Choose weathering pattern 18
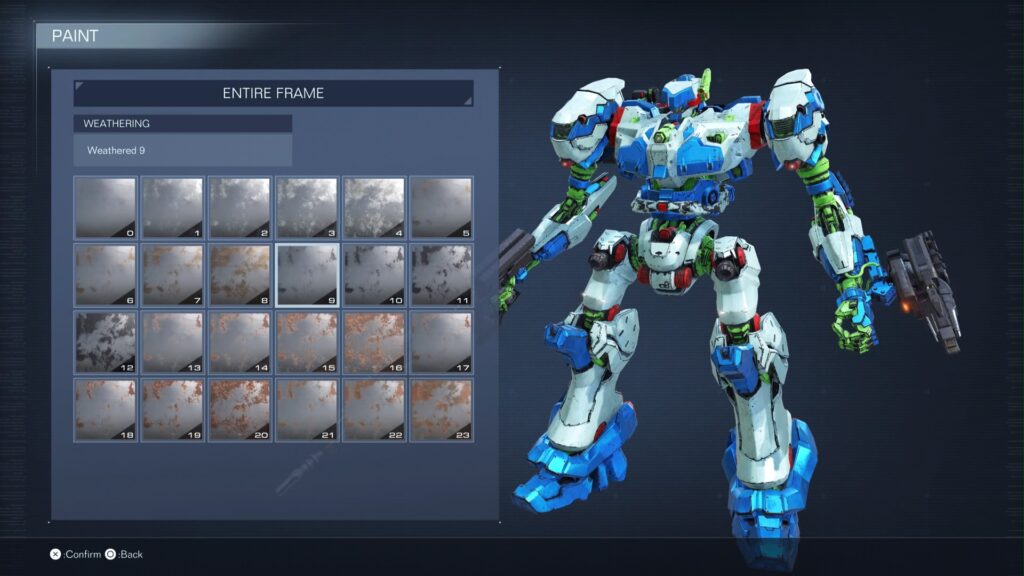The height and width of the screenshot is (576, 1024). tap(105, 409)
